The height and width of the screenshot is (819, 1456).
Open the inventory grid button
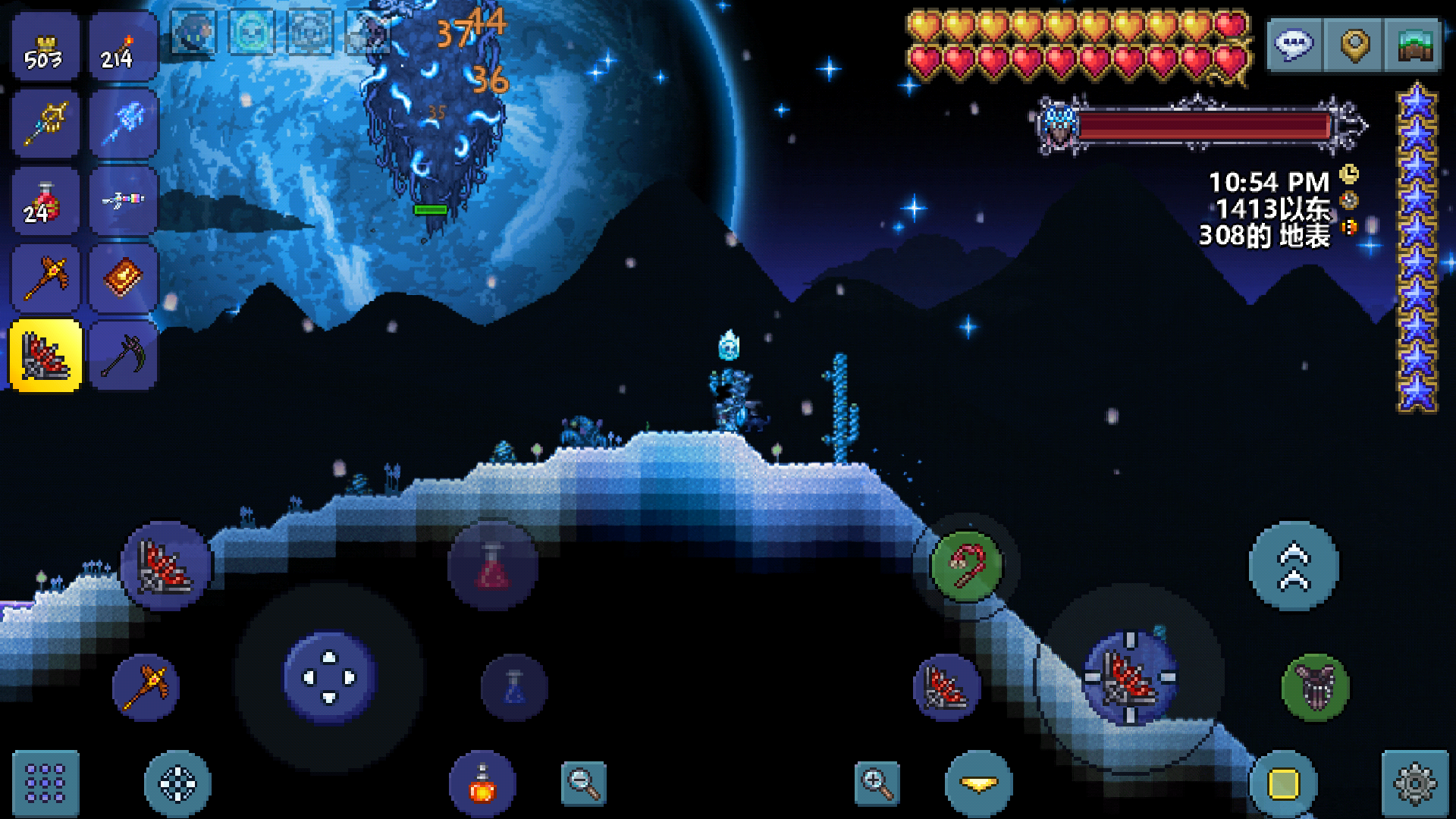click(x=45, y=783)
